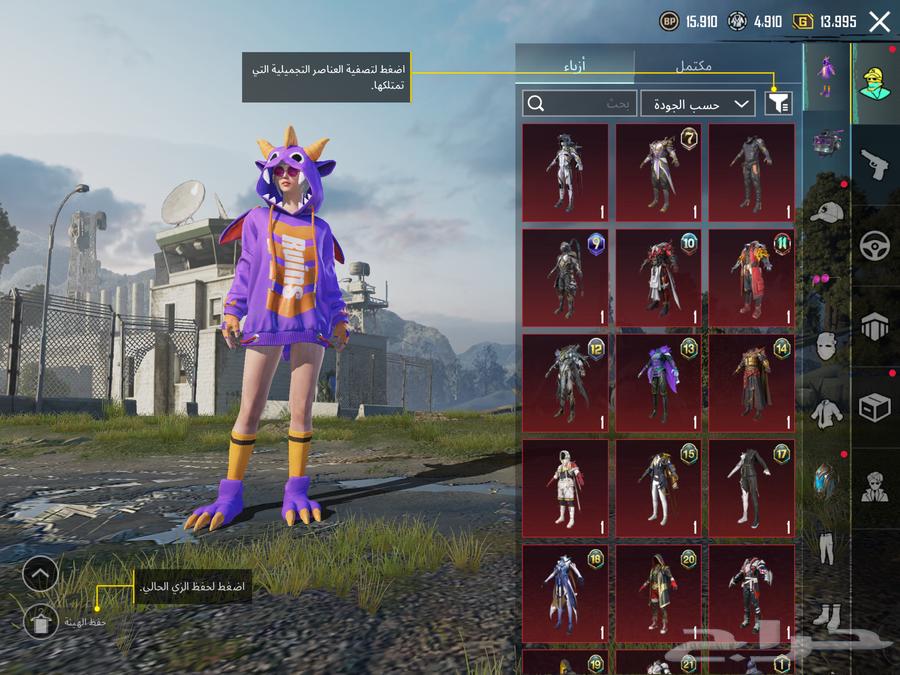Switch to the أزياء outfits tab
Screen dimensions: 900x675
pyautogui.click(x=575, y=65)
